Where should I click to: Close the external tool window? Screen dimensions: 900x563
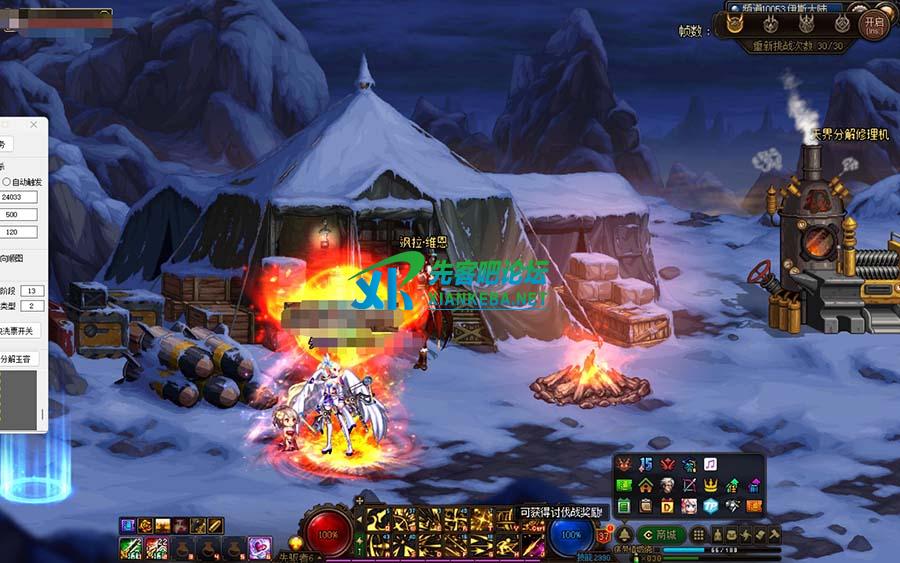tap(33, 125)
